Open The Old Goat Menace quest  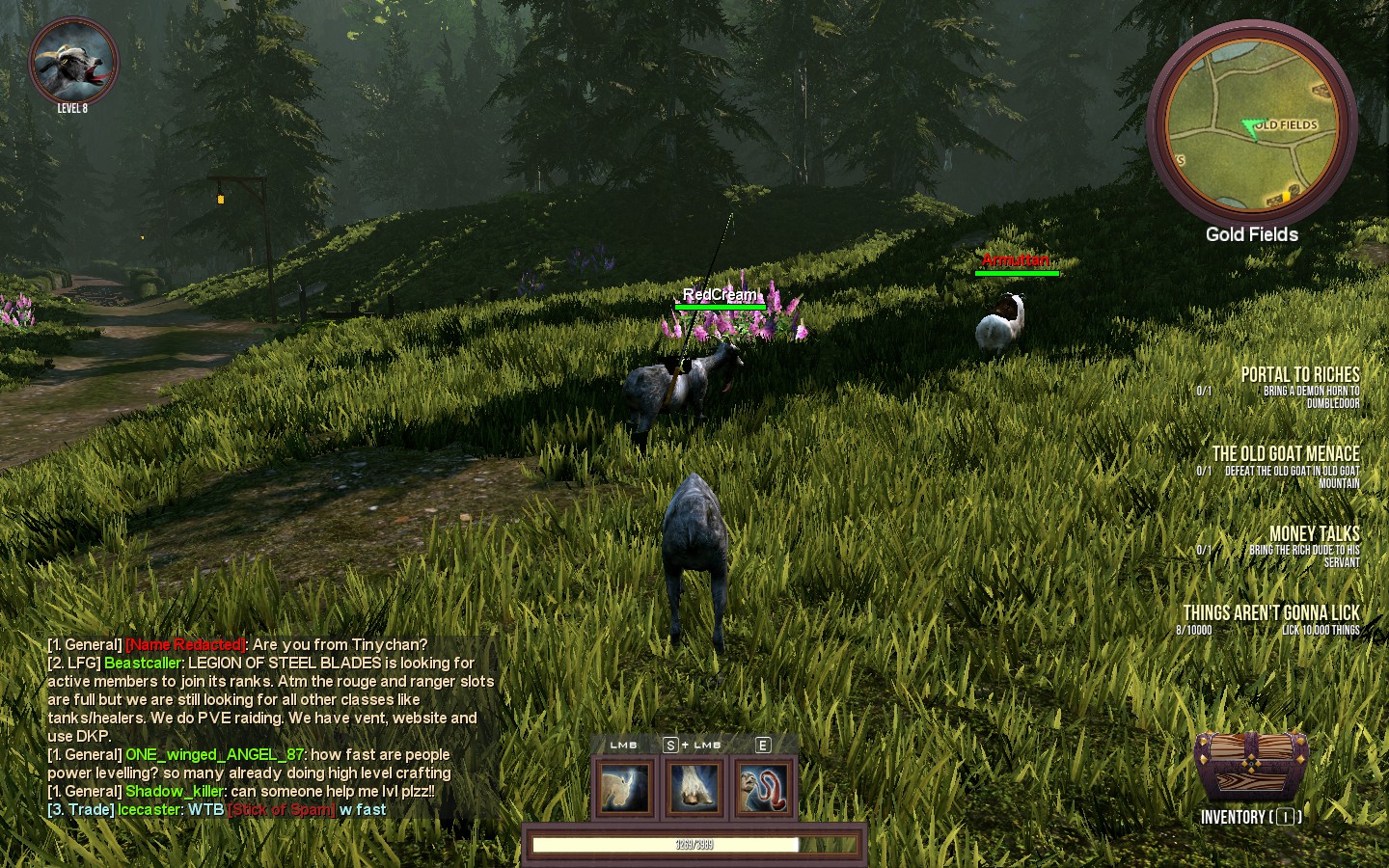[x=1285, y=454]
